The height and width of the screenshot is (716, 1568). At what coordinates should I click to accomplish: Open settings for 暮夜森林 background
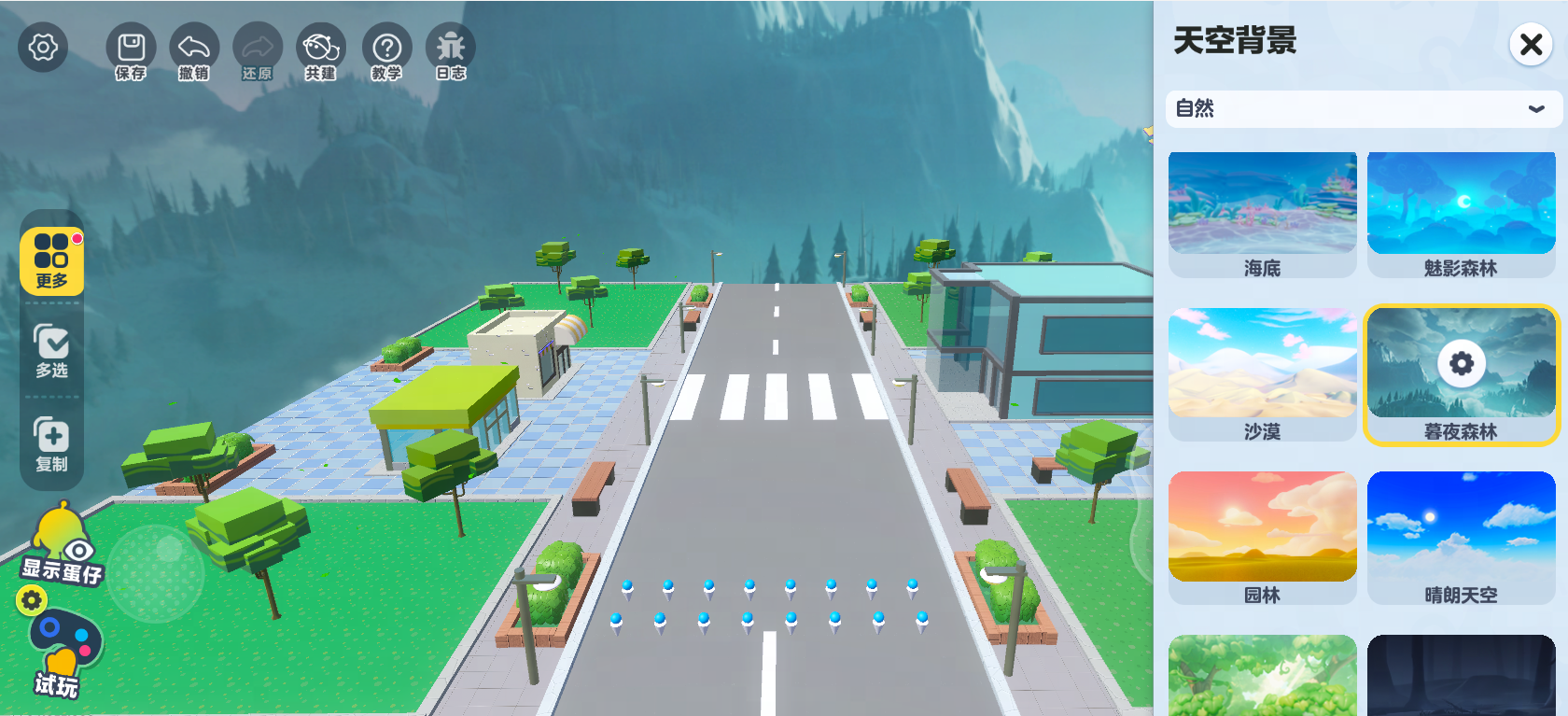coord(1462,363)
